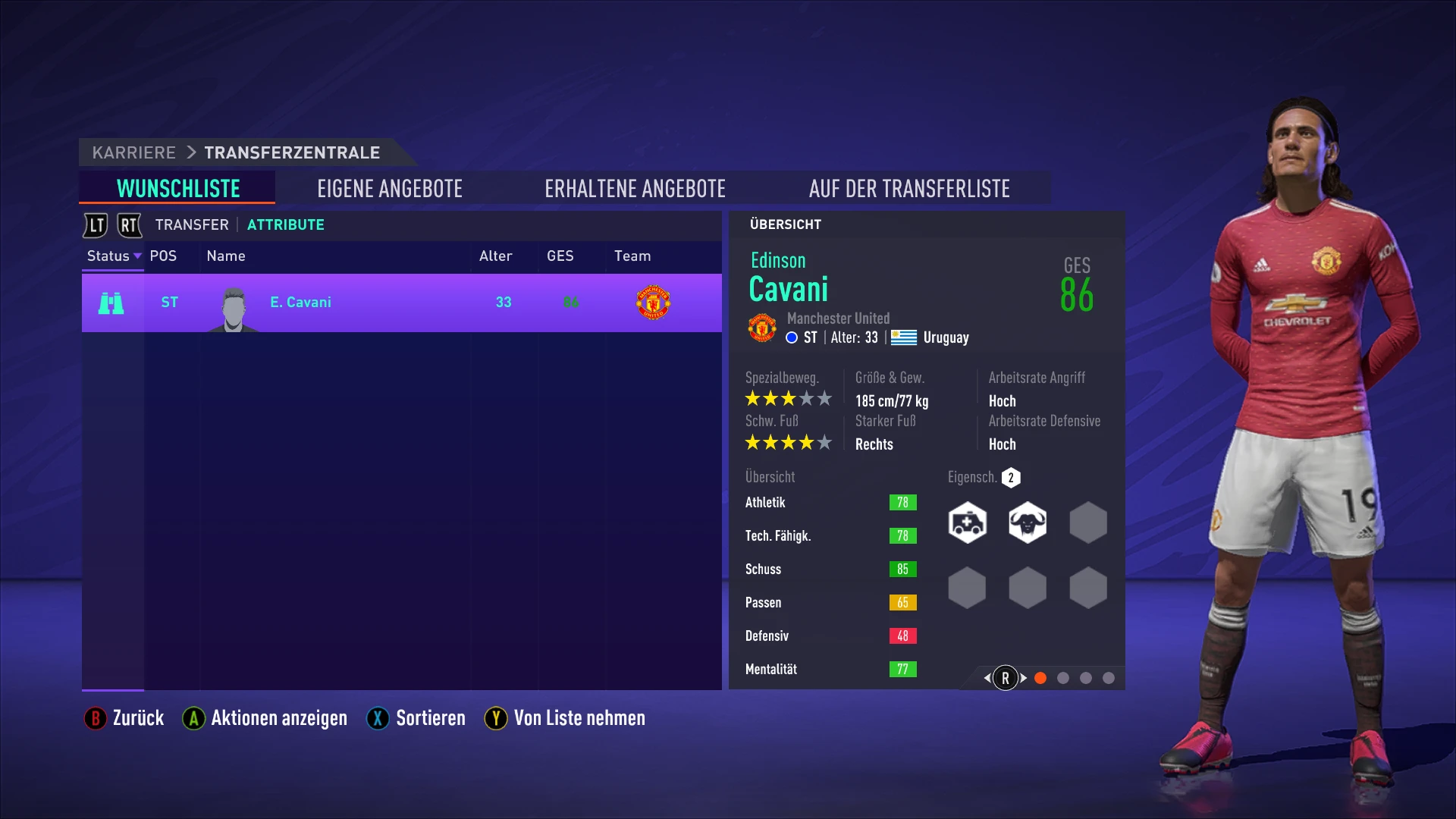
Task: Toggle sorting on the Status column
Action: coord(112,256)
